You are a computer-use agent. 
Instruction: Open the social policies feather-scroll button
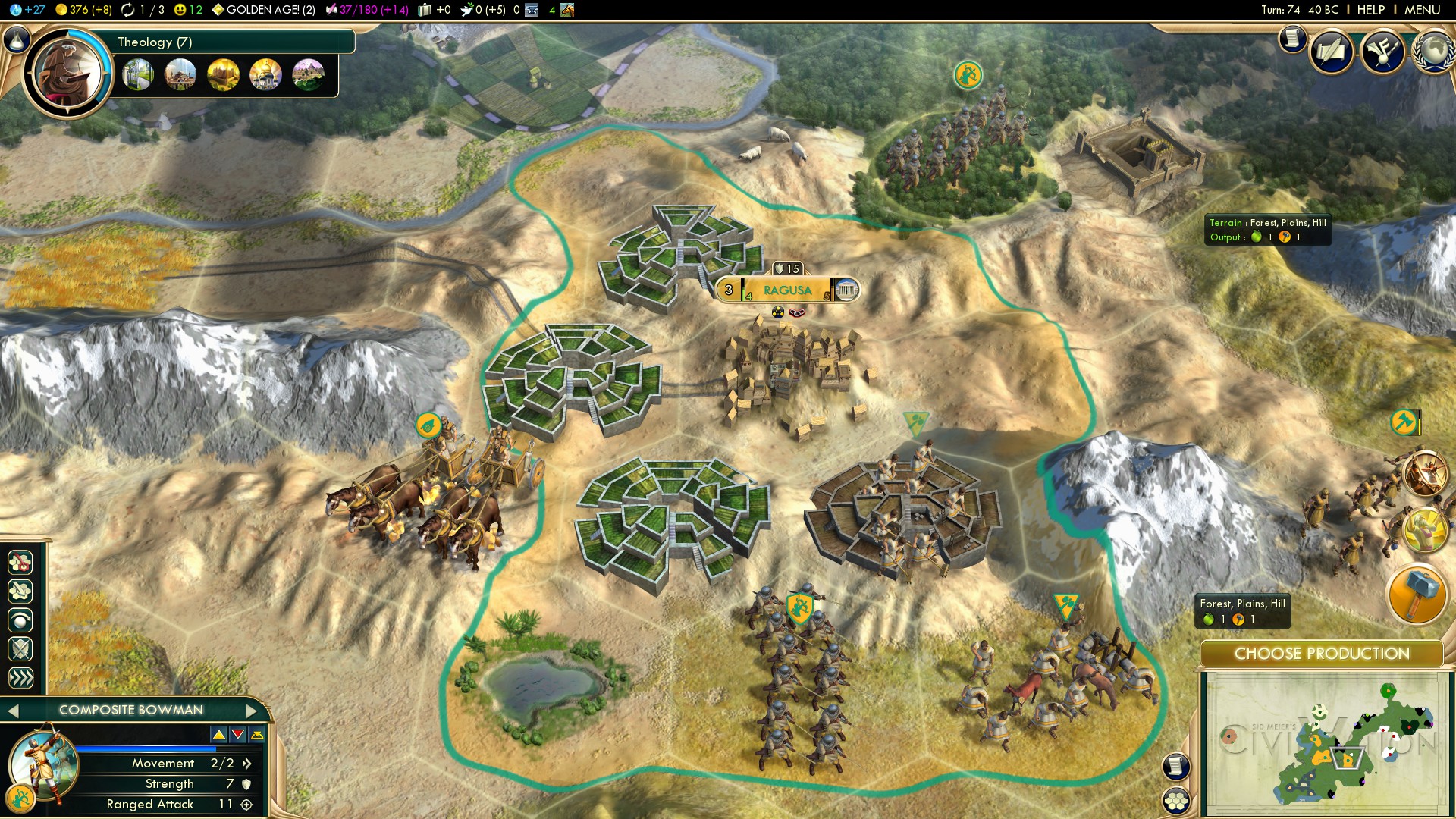(x=1330, y=52)
